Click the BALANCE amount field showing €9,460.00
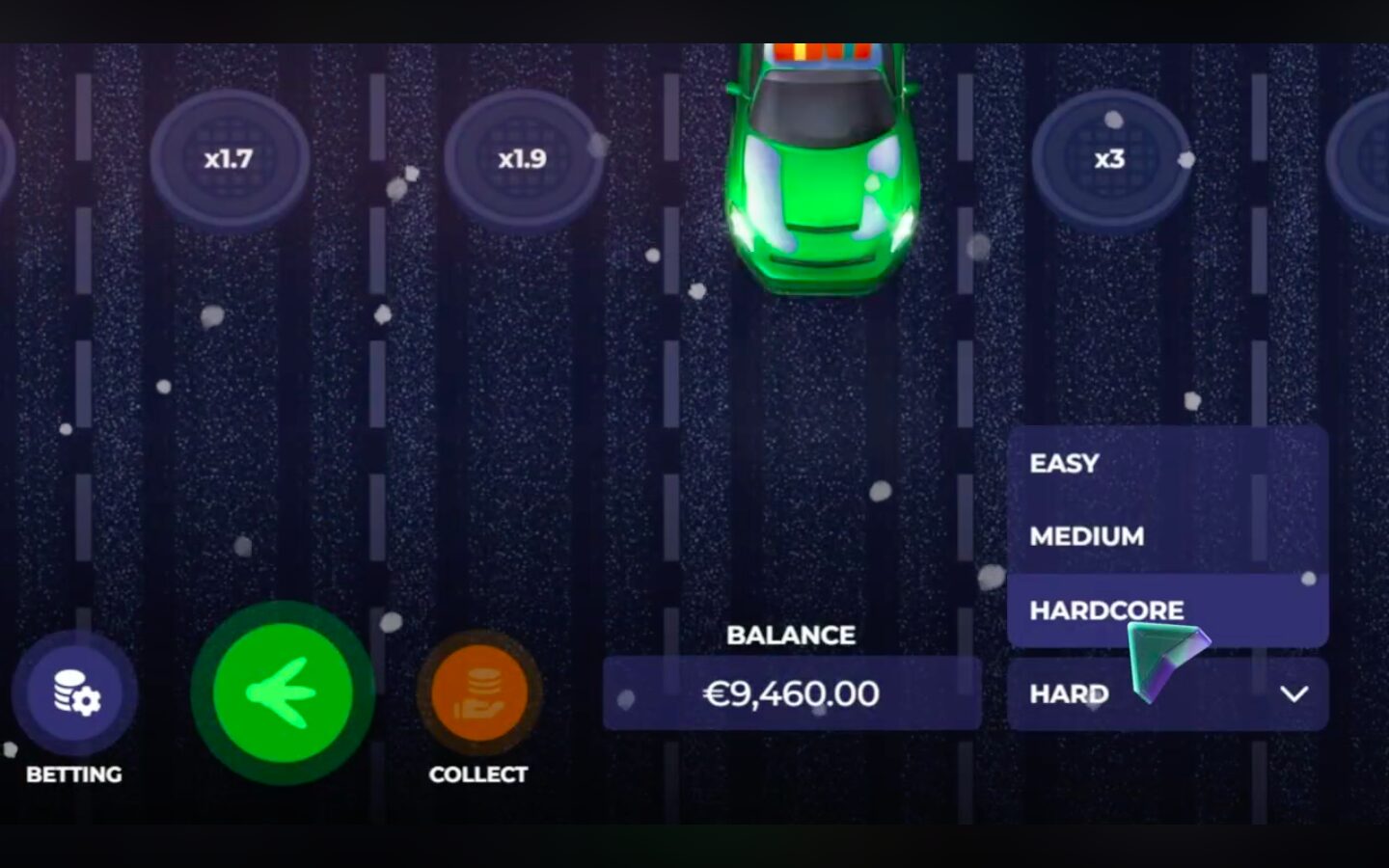 point(791,692)
